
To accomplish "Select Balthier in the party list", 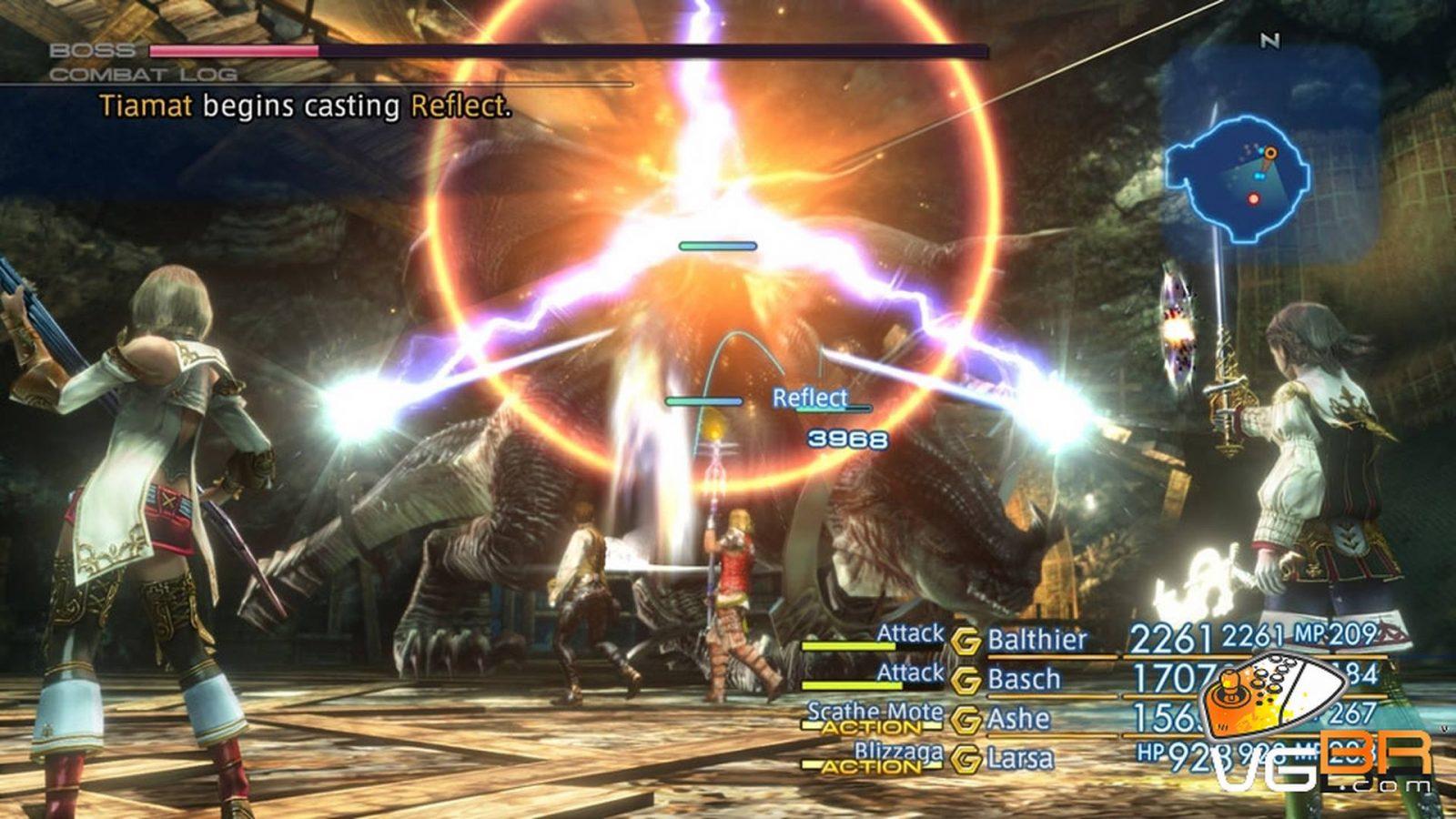I will click(x=1036, y=640).
